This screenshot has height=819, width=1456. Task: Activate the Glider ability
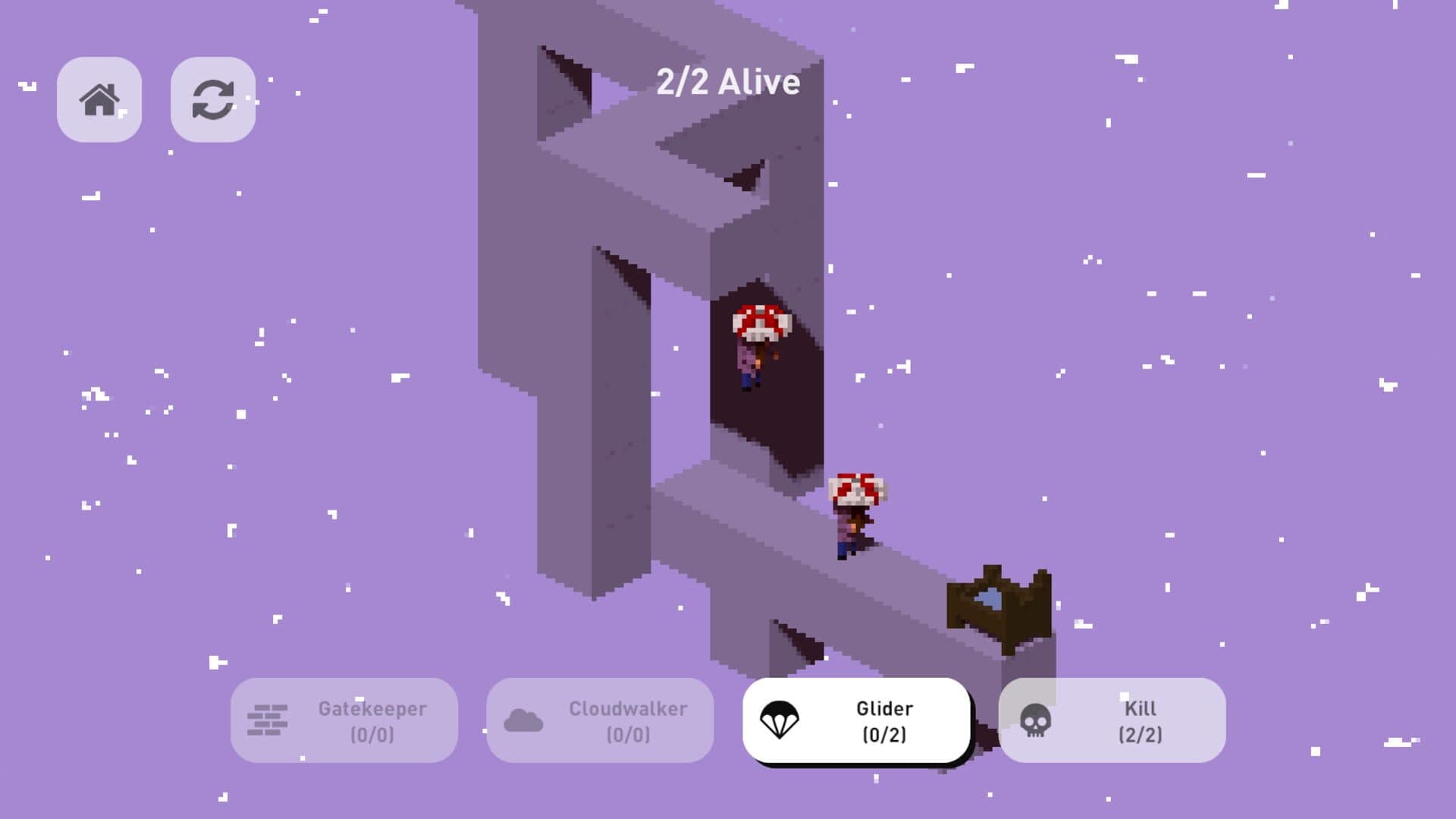856,720
